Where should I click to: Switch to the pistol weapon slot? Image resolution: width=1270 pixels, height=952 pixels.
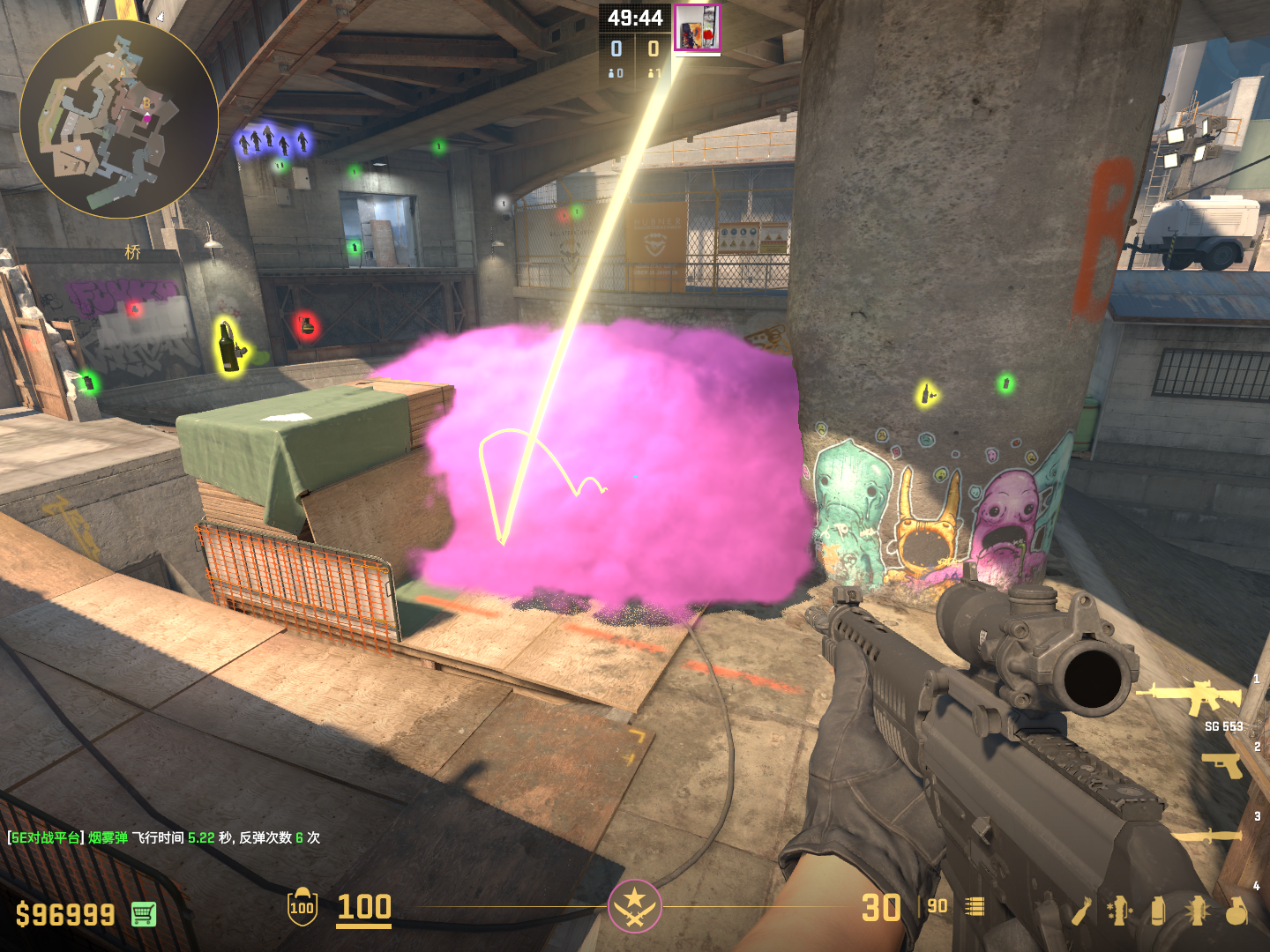[x=1221, y=765]
